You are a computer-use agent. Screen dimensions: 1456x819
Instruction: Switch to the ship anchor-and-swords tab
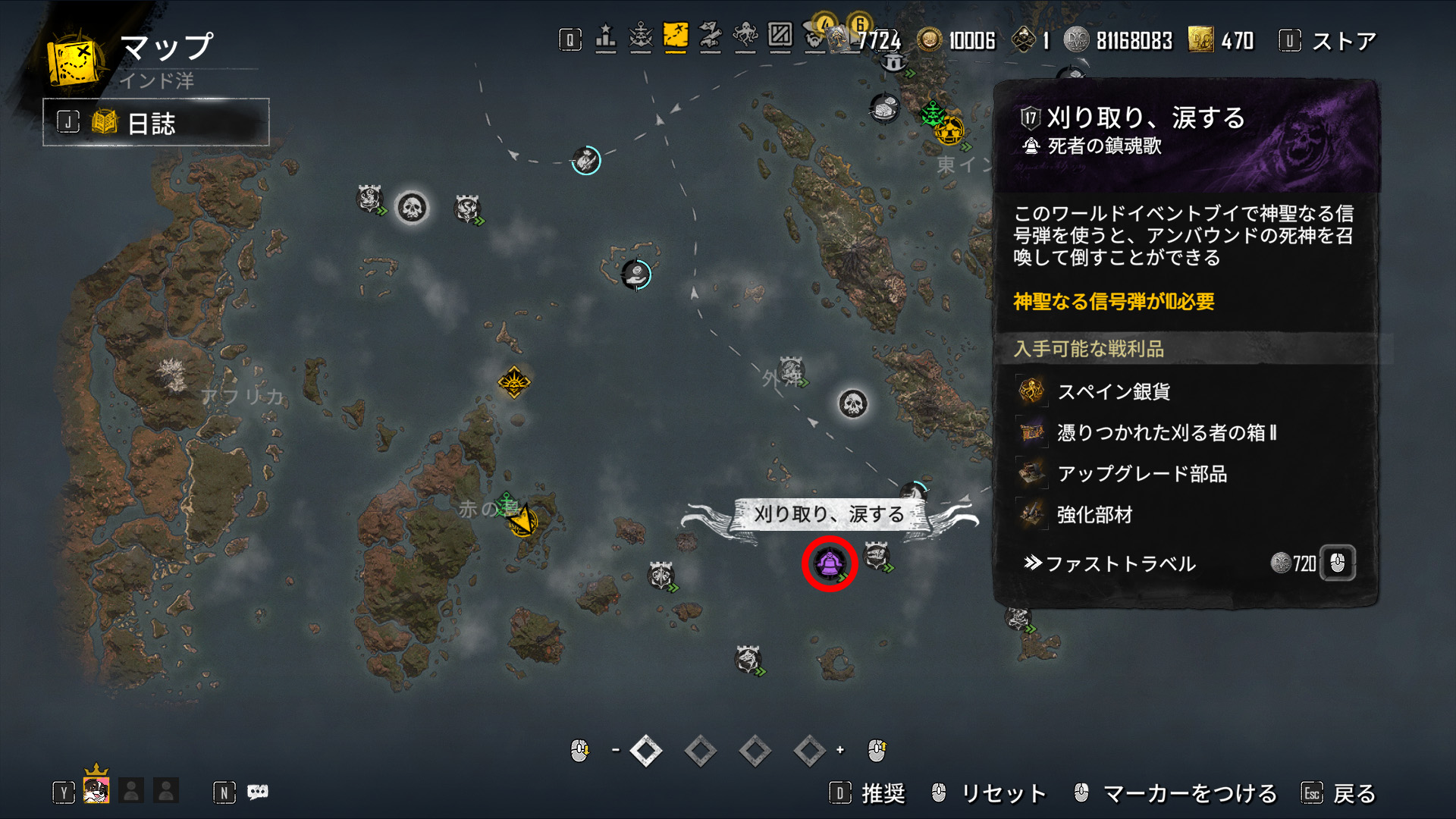(641, 36)
